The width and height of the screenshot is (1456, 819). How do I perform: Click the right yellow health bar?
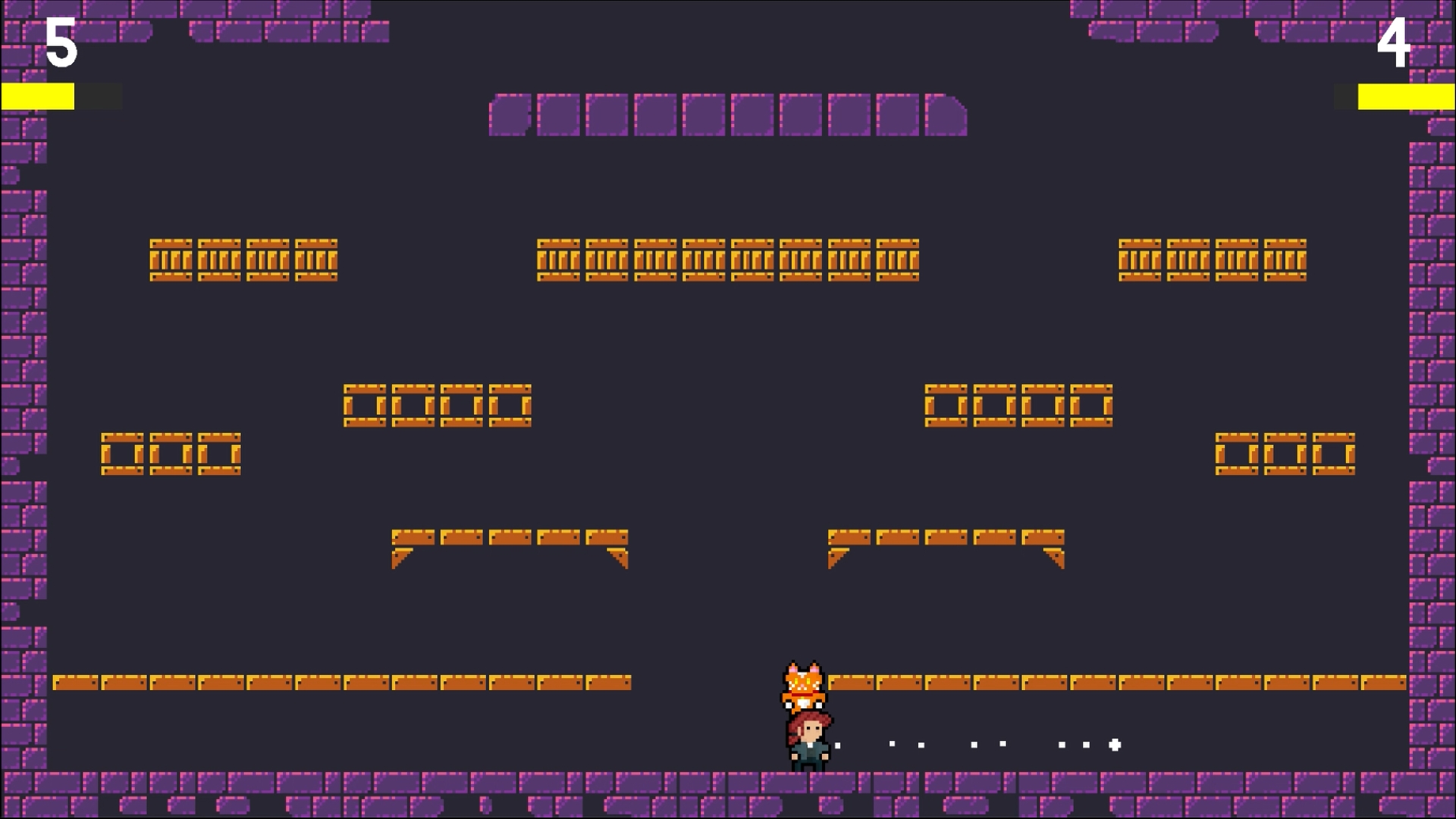(x=1407, y=95)
